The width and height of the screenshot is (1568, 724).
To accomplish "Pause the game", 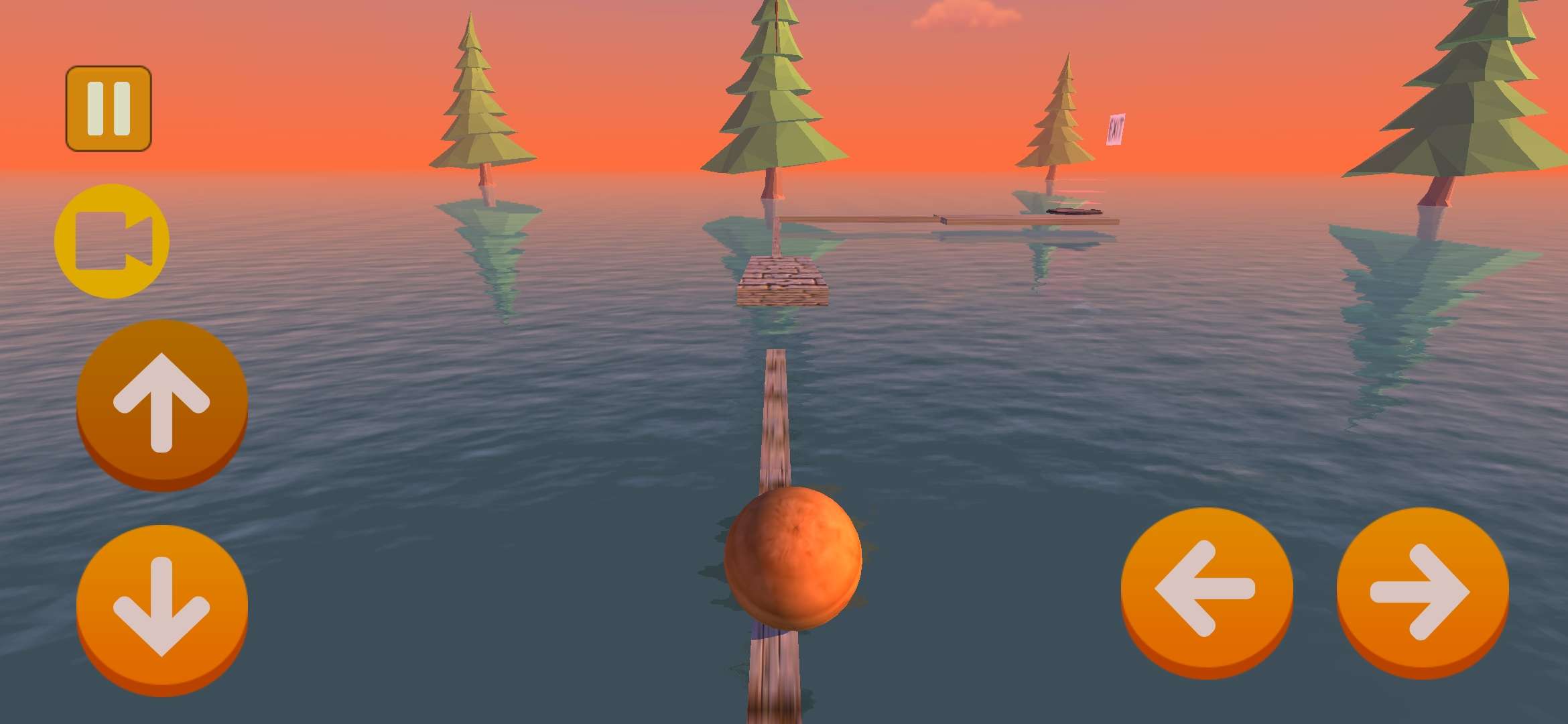I will 109,109.
